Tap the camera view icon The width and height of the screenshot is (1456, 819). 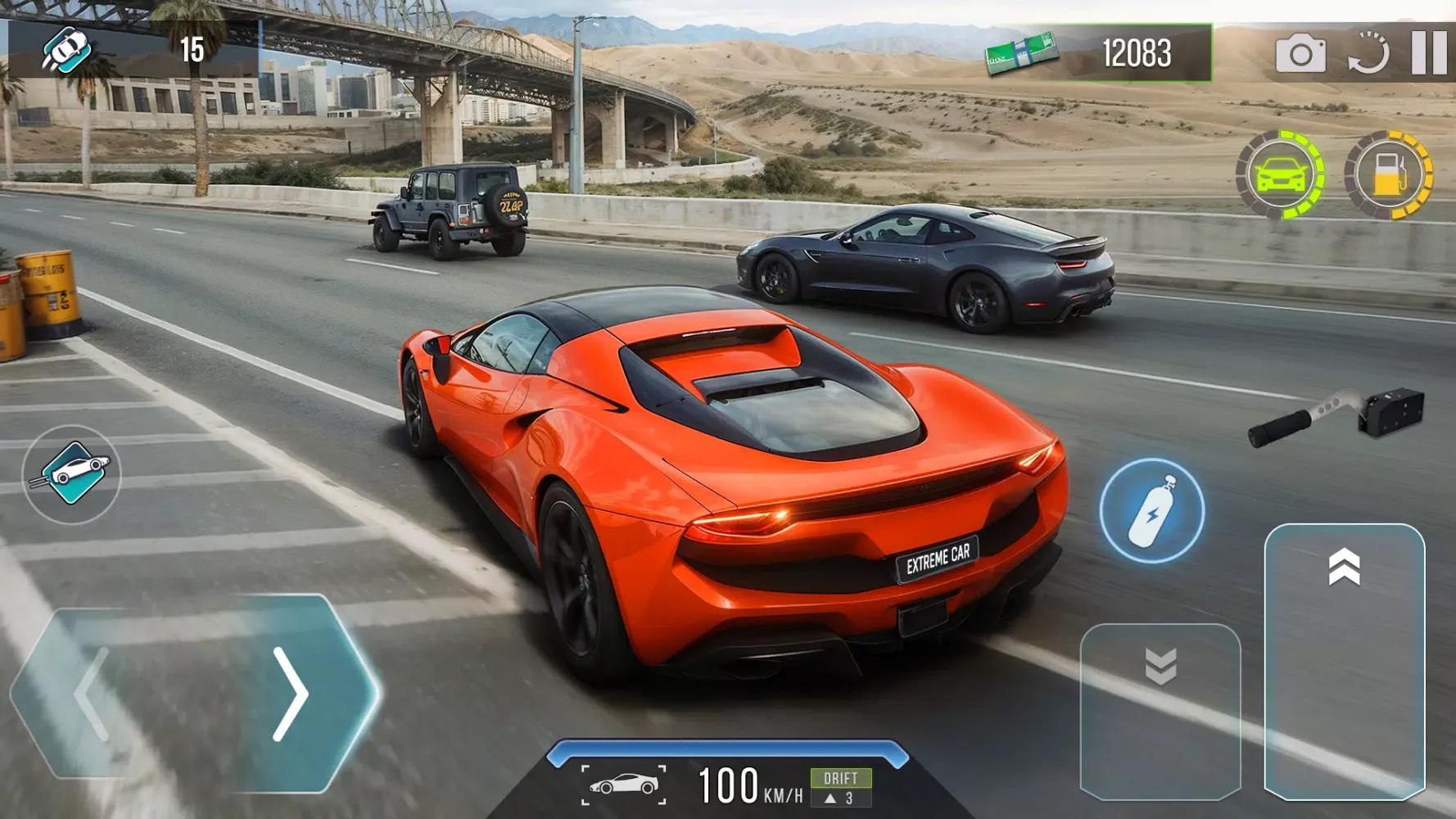click(x=1300, y=54)
